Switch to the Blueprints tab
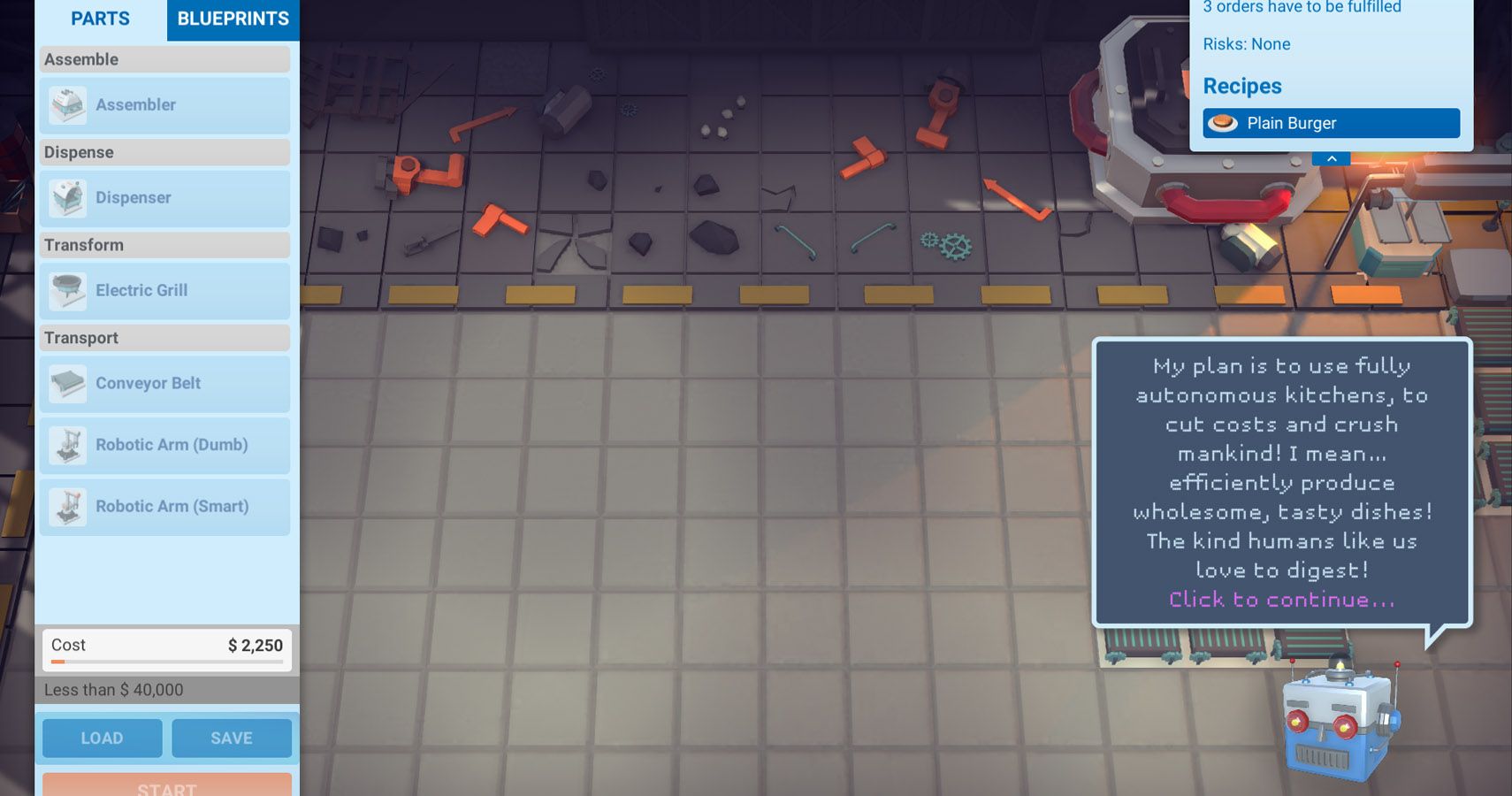1512x796 pixels. [233, 19]
